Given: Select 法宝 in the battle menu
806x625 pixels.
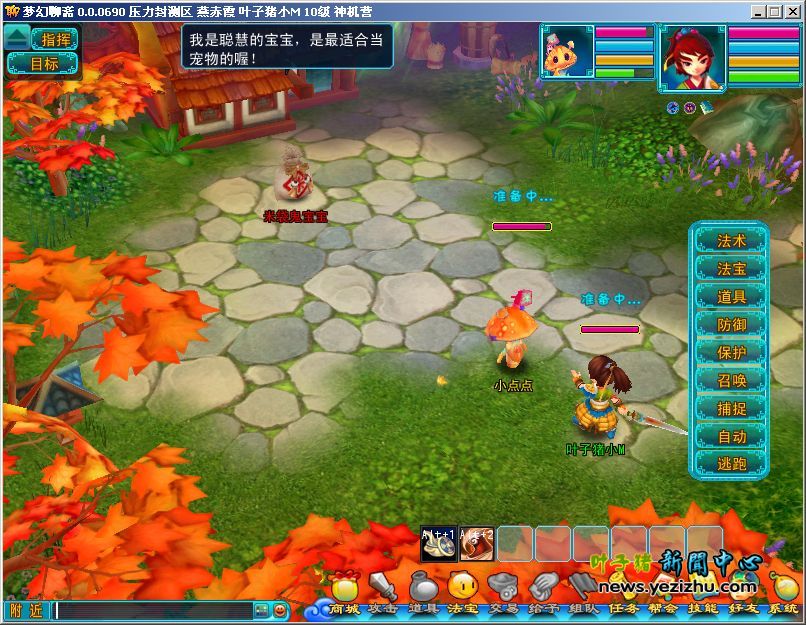Looking at the screenshot, I should [x=731, y=269].
